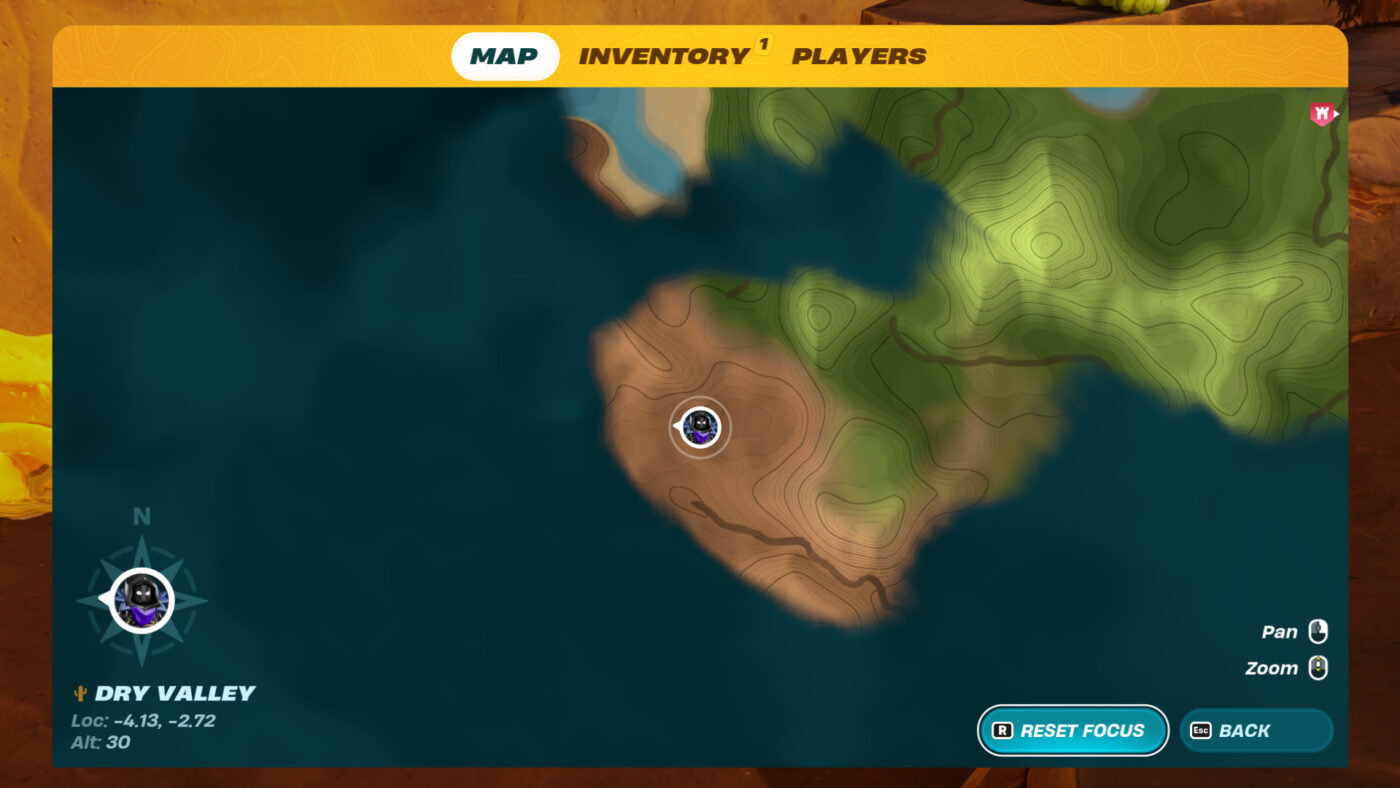Click the red village marker on map edge
The height and width of the screenshot is (788, 1400).
tap(1323, 114)
